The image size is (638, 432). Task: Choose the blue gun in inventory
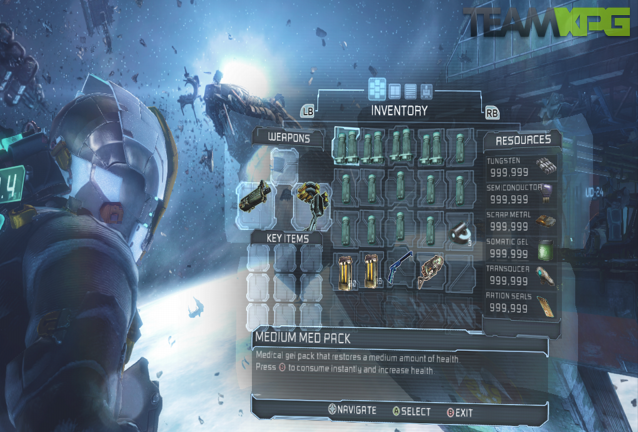pos(400,269)
